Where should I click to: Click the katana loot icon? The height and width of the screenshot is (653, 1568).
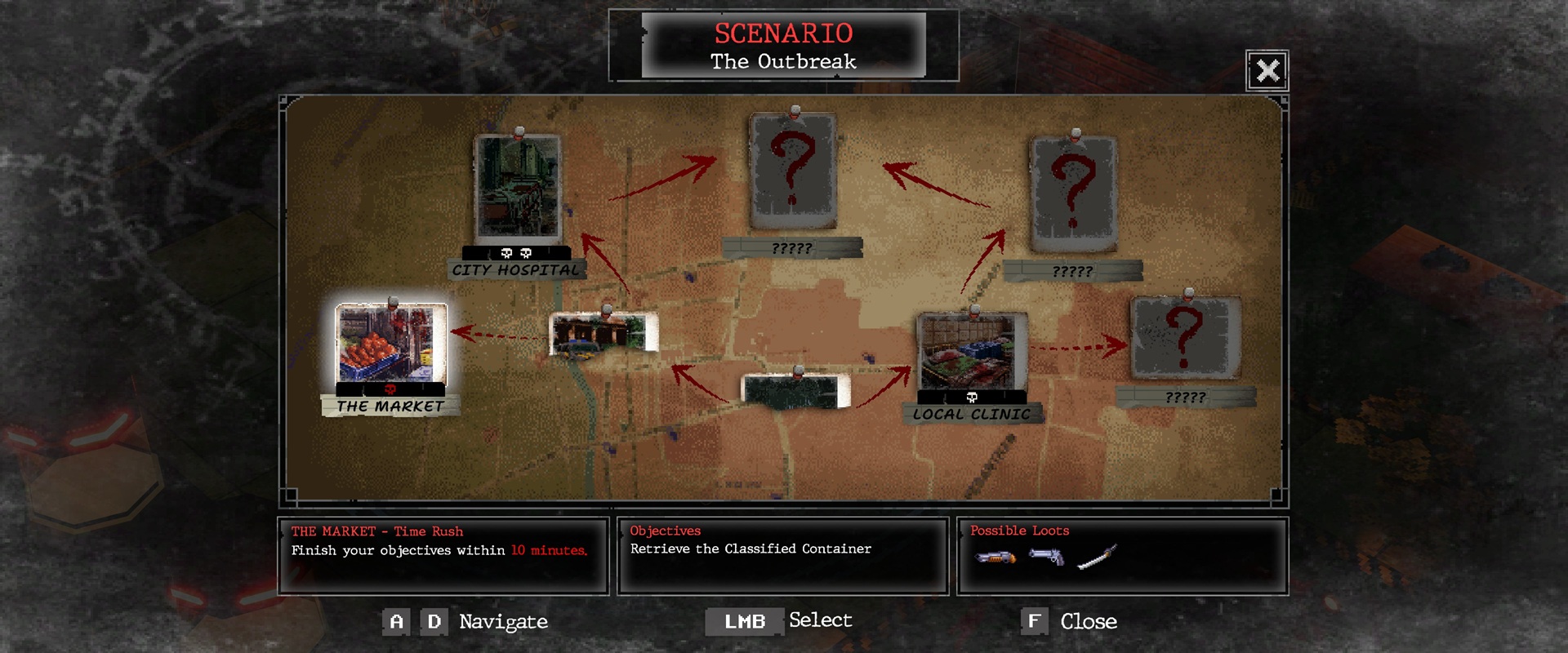1097,557
